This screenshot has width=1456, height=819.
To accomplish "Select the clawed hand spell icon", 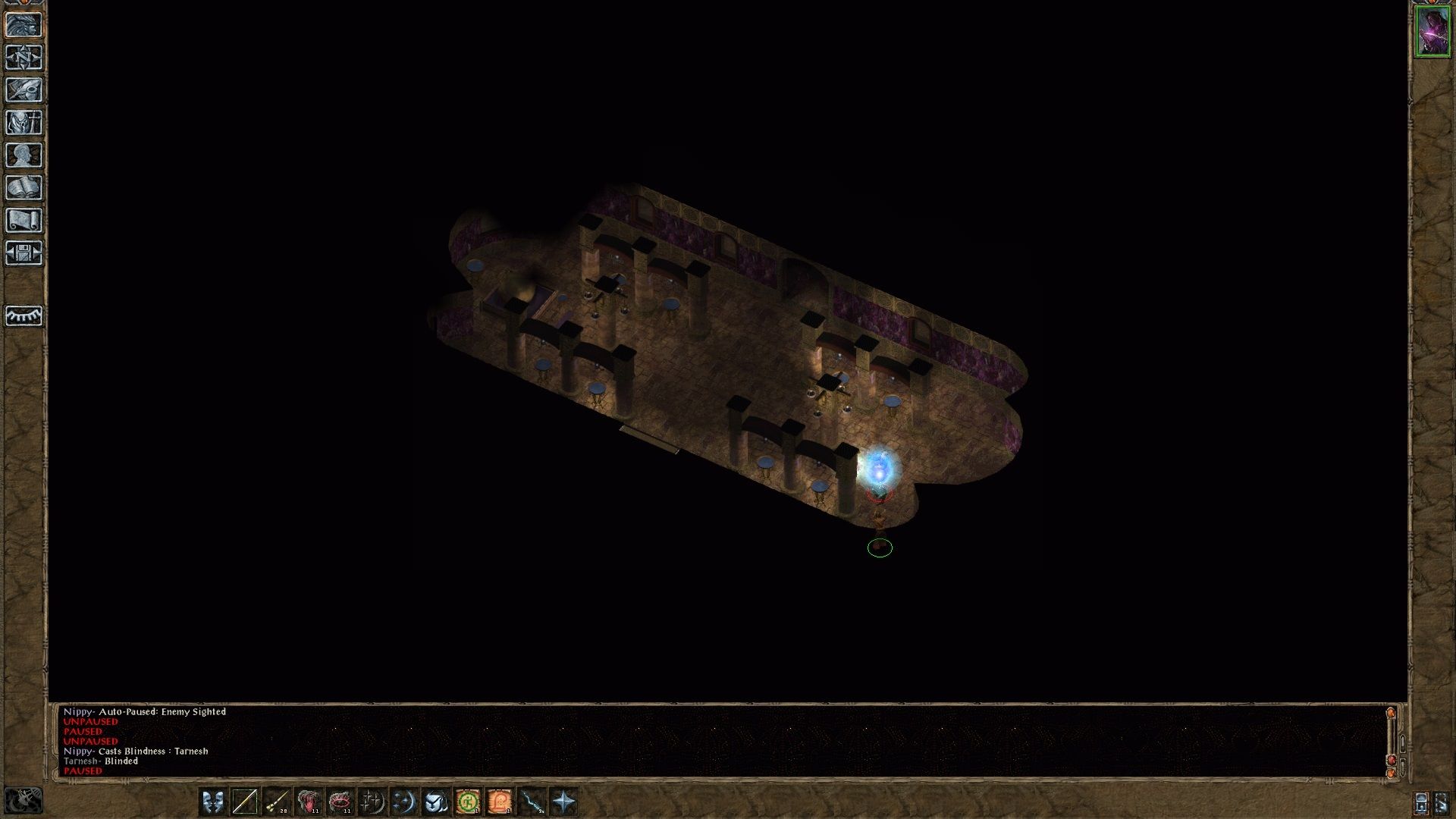I will point(308,800).
